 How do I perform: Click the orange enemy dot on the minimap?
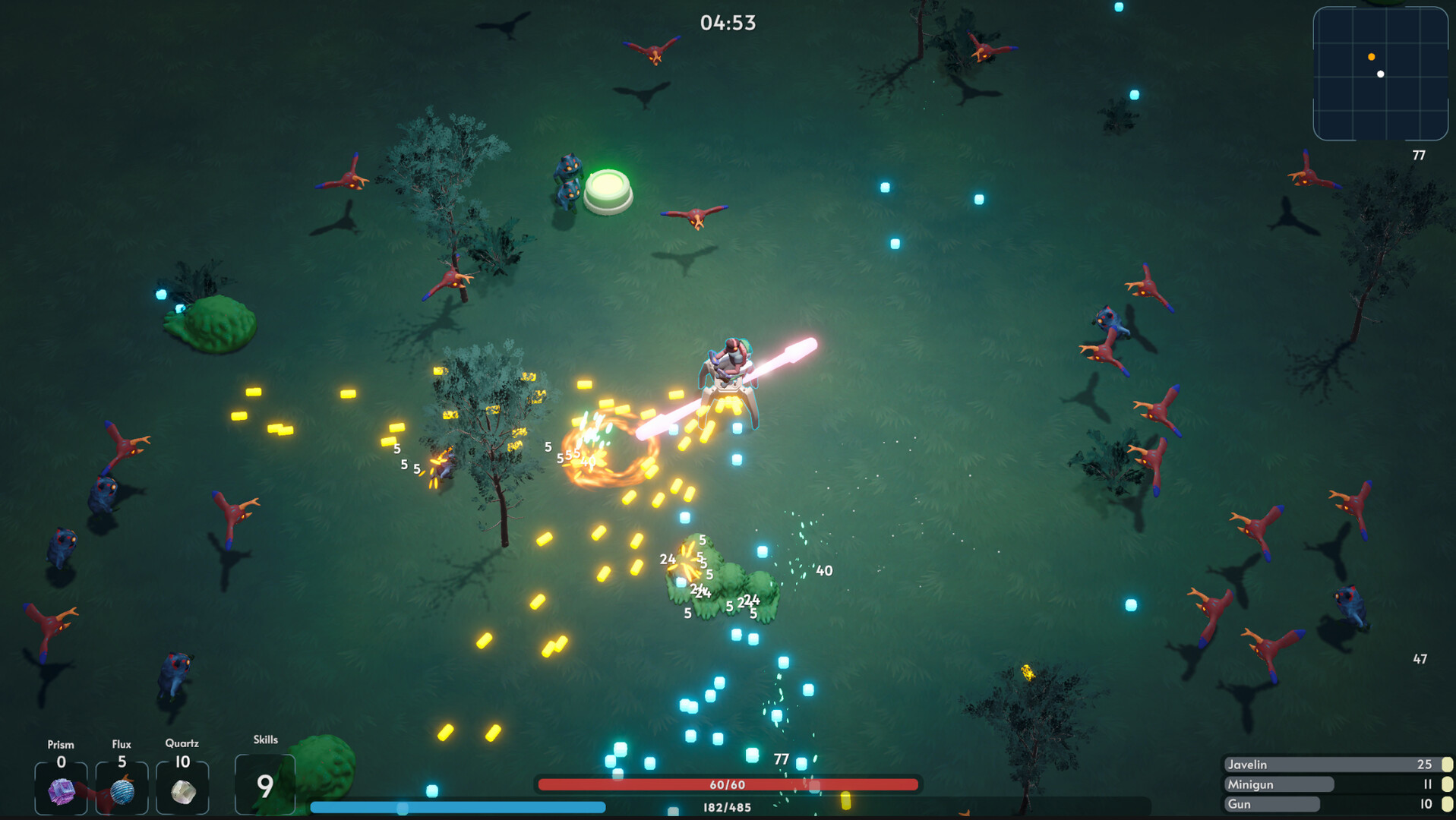tap(1372, 55)
